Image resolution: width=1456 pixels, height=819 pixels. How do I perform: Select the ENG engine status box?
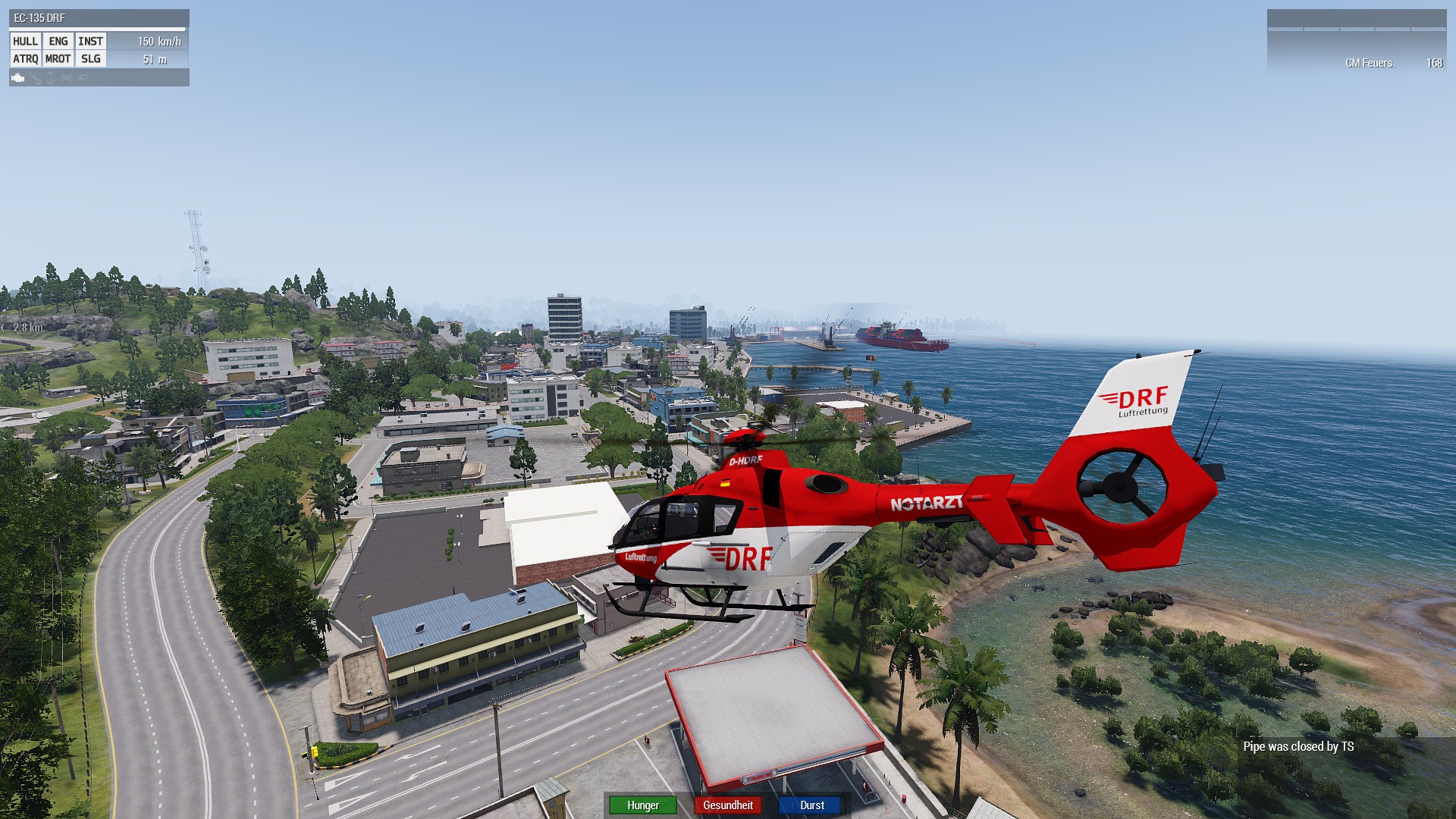[x=58, y=42]
